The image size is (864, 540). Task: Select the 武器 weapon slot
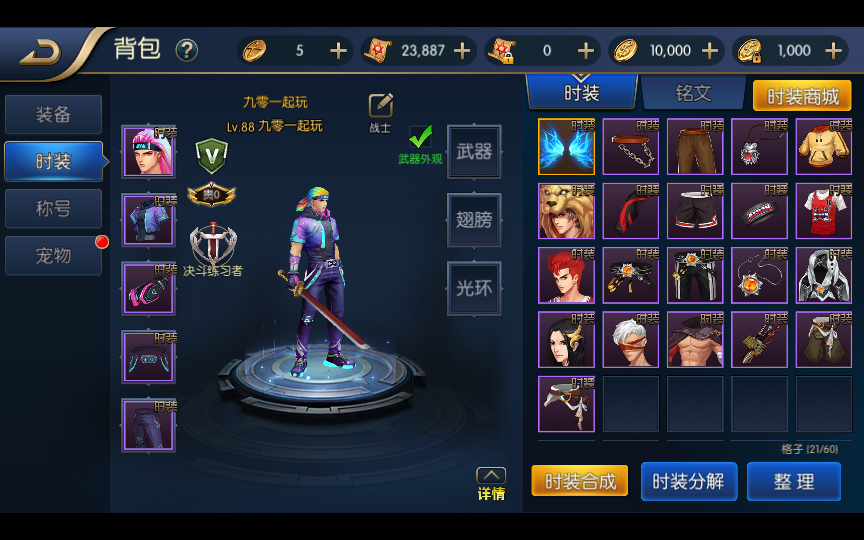click(474, 152)
